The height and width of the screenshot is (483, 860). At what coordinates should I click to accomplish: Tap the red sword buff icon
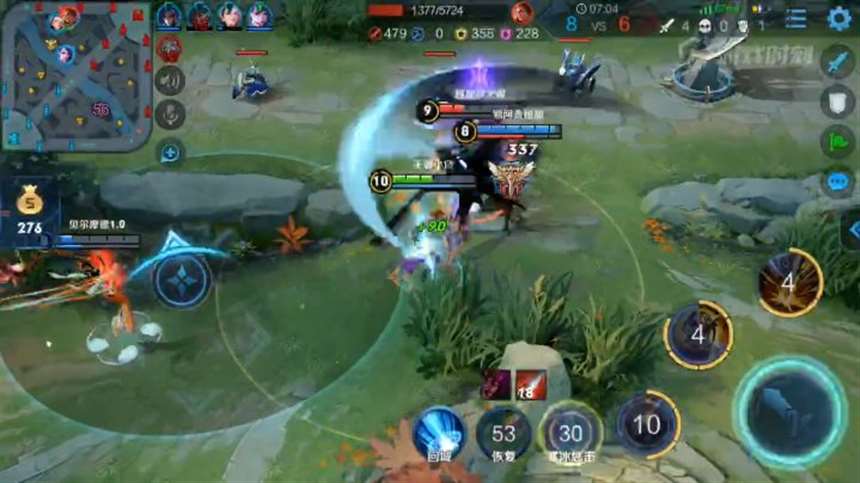[x=531, y=384]
